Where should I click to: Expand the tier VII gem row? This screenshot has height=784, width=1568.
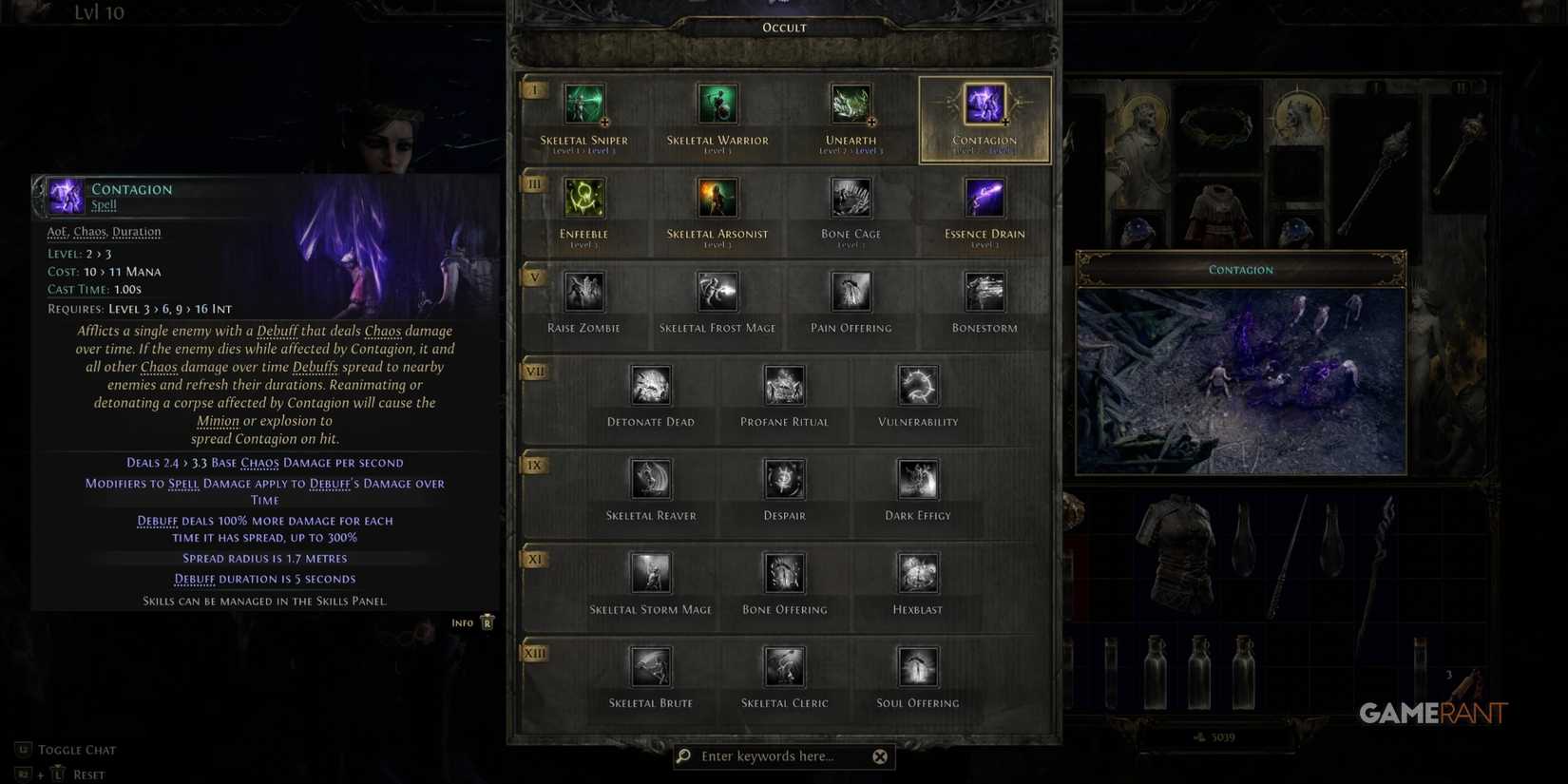tap(534, 371)
